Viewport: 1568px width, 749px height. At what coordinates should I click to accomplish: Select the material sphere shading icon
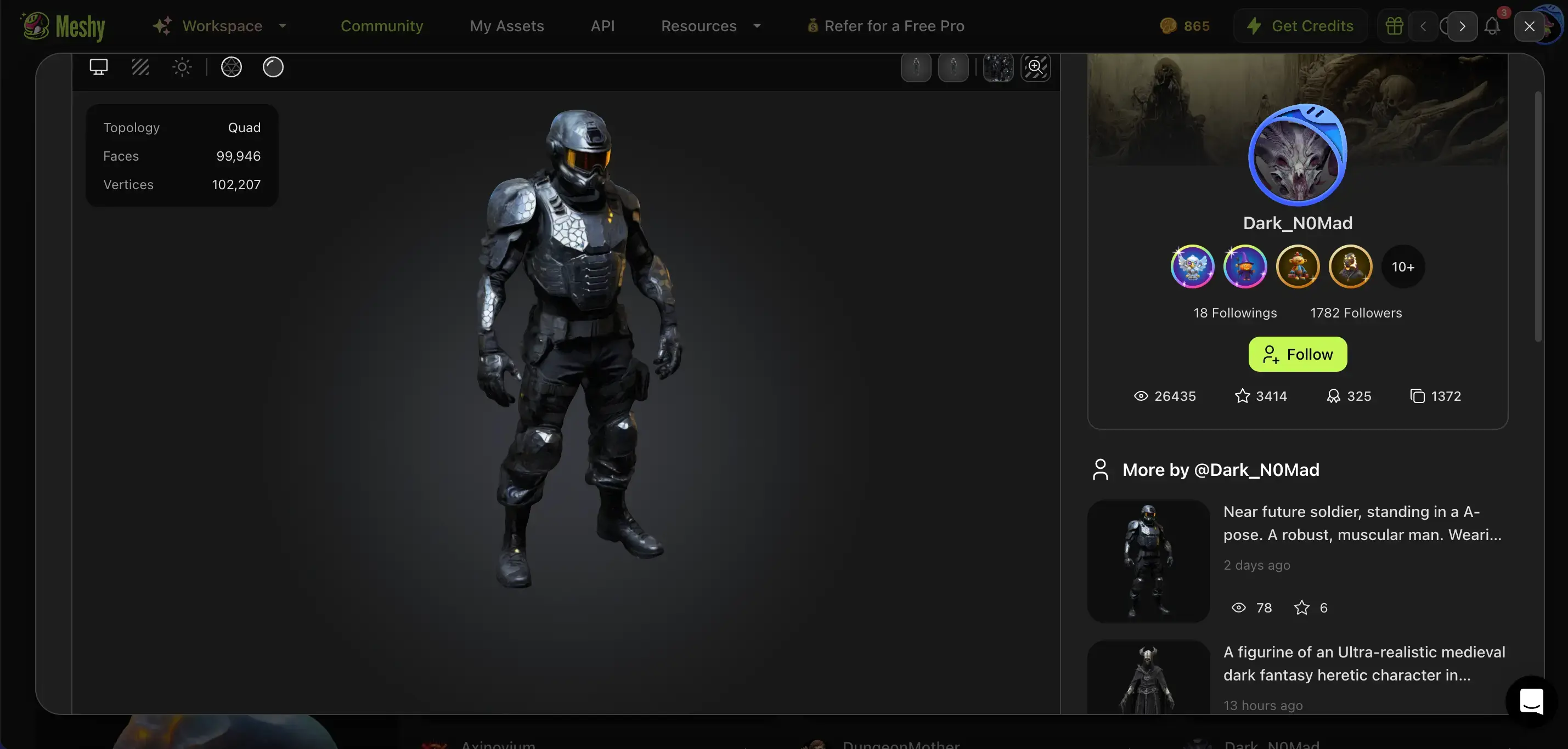(x=273, y=67)
